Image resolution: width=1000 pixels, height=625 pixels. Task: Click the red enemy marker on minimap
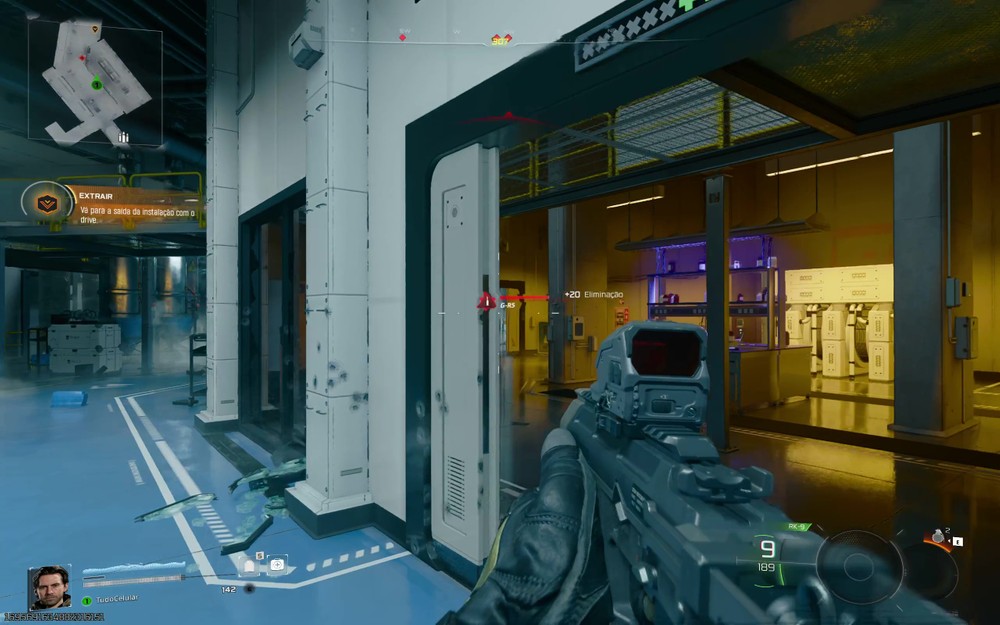(82, 58)
